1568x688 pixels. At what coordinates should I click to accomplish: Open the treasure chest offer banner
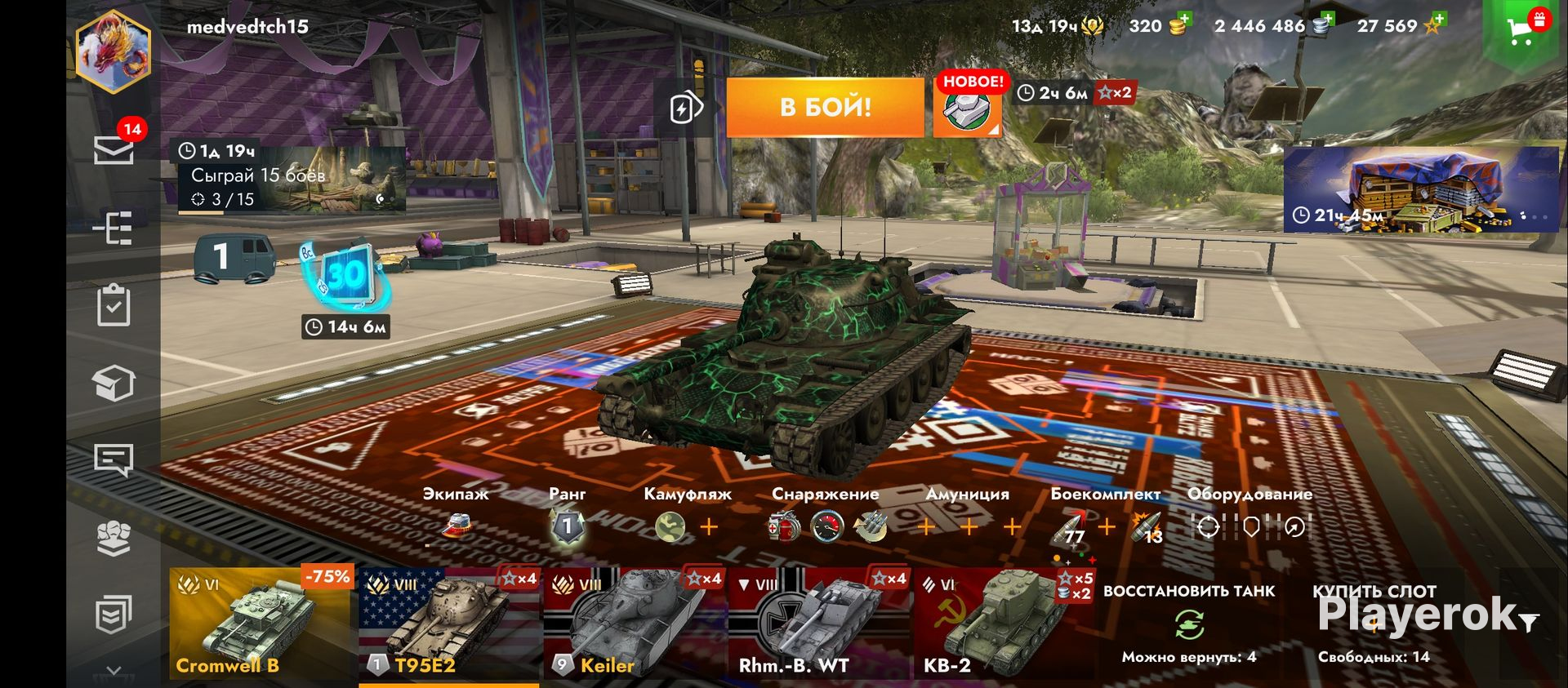tap(1421, 189)
